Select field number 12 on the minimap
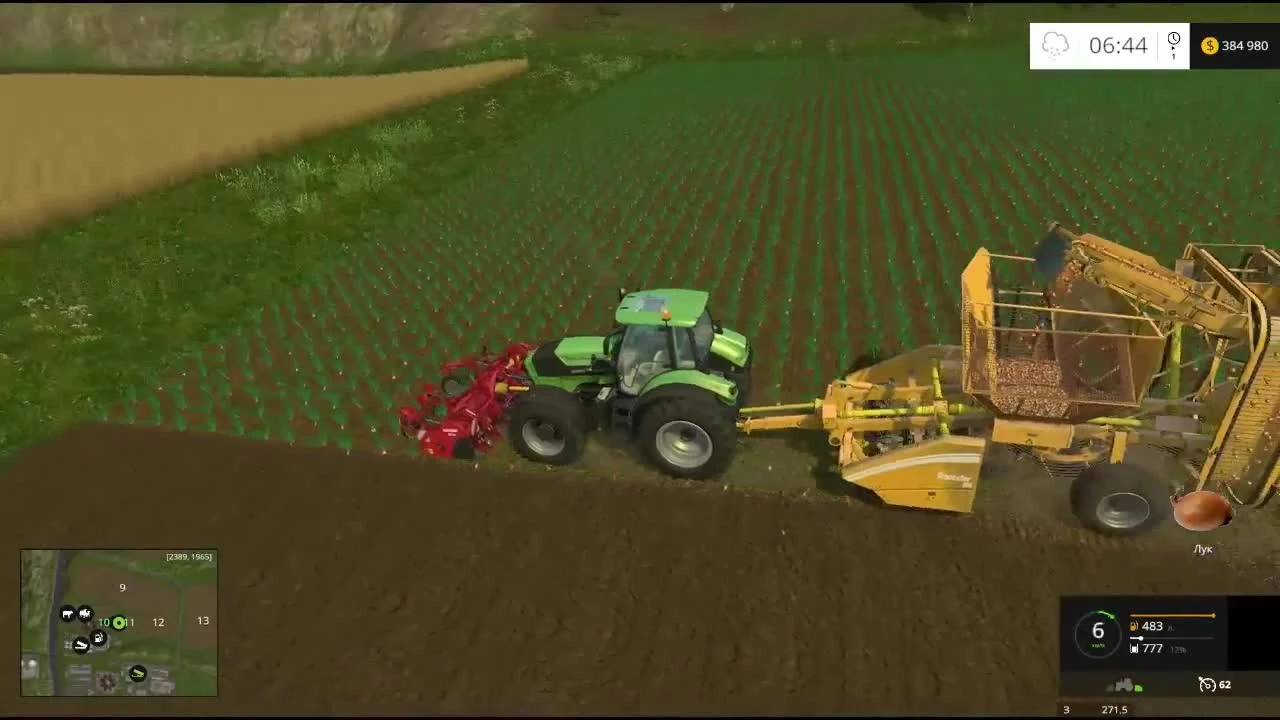Image resolution: width=1280 pixels, height=720 pixels. click(158, 622)
